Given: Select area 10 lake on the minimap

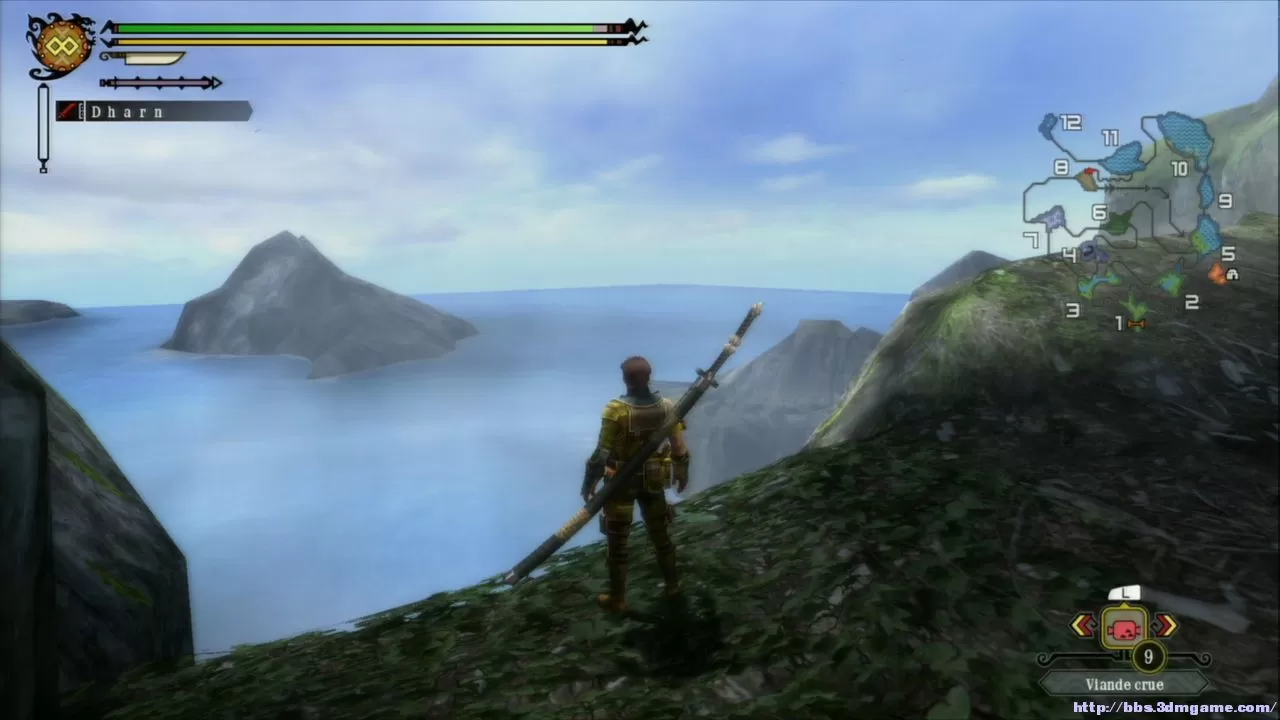Looking at the screenshot, I should 1185,134.
